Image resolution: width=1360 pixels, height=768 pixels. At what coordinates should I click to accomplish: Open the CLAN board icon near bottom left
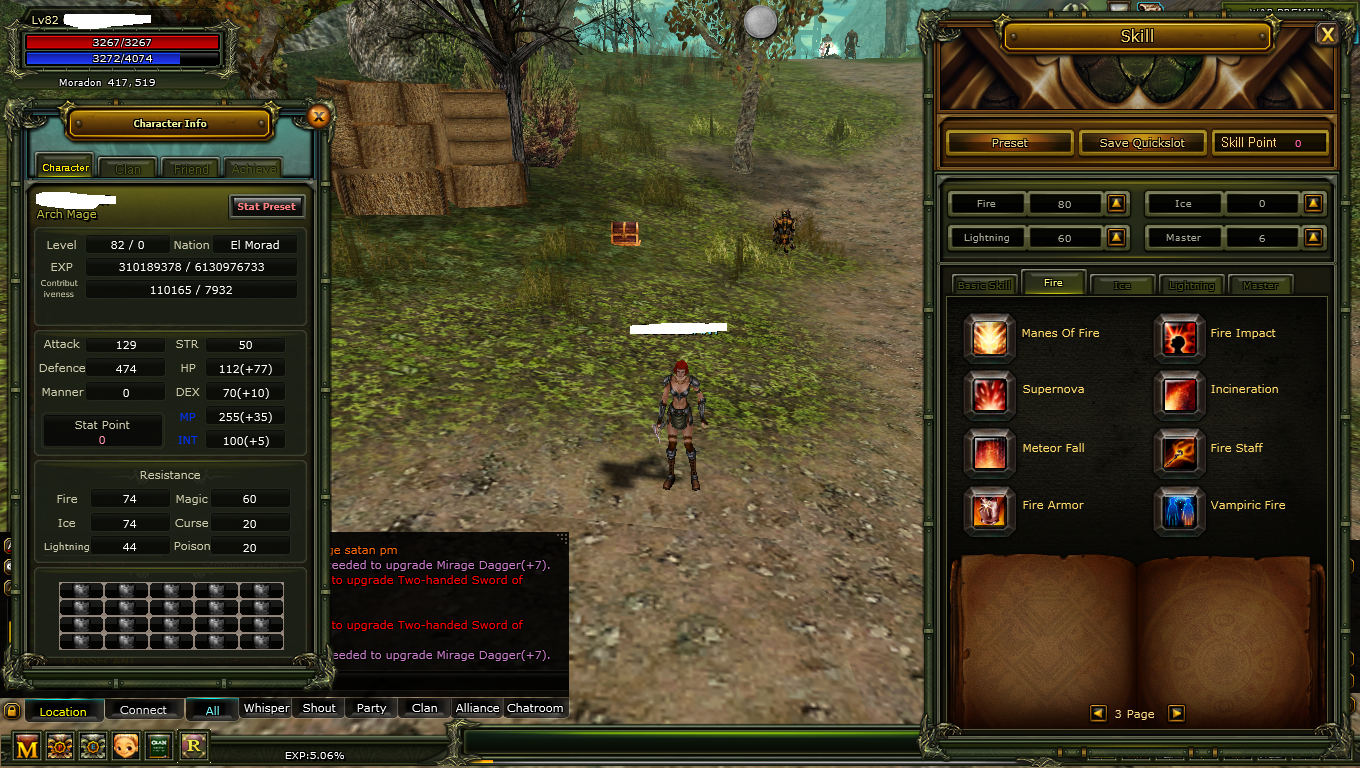coord(158,746)
